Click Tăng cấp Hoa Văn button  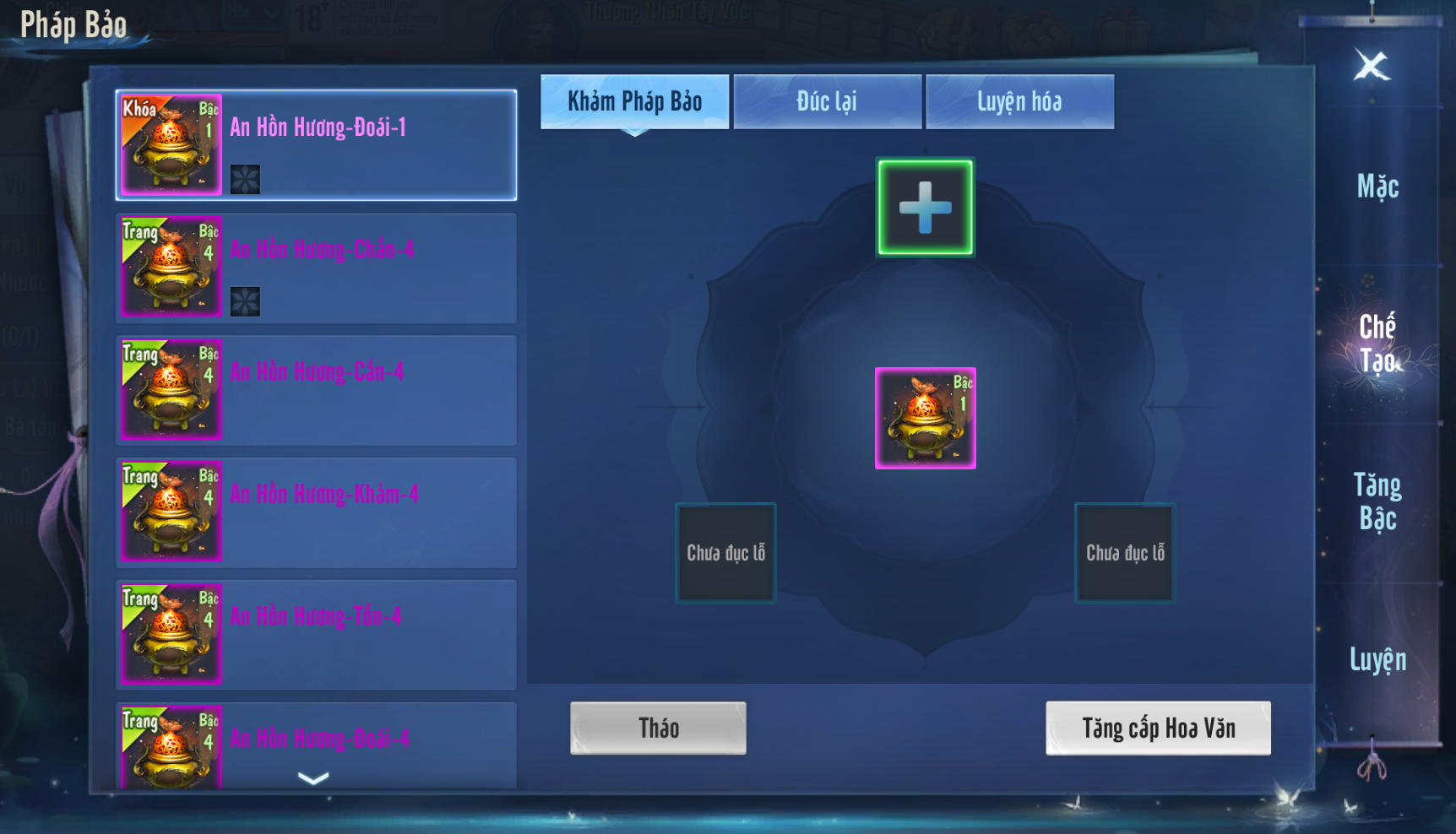click(1158, 728)
